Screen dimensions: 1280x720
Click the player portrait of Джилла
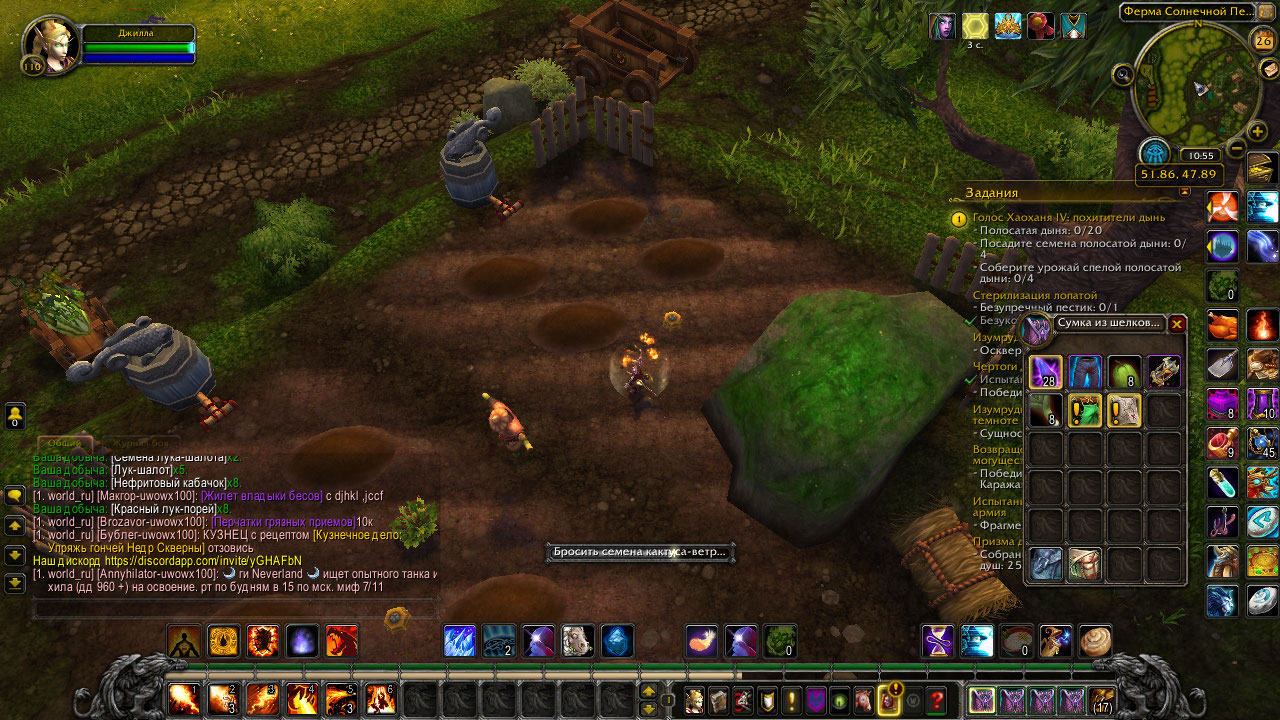click(51, 44)
